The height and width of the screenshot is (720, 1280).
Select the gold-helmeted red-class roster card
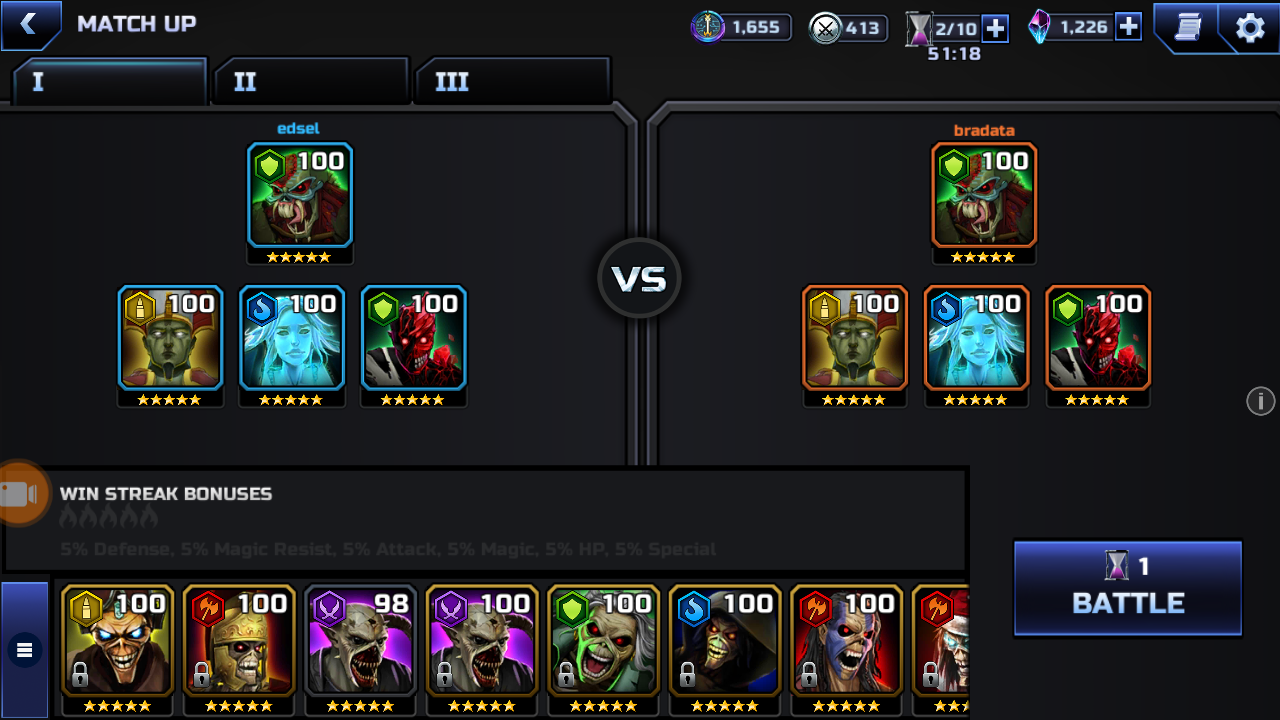pos(239,640)
